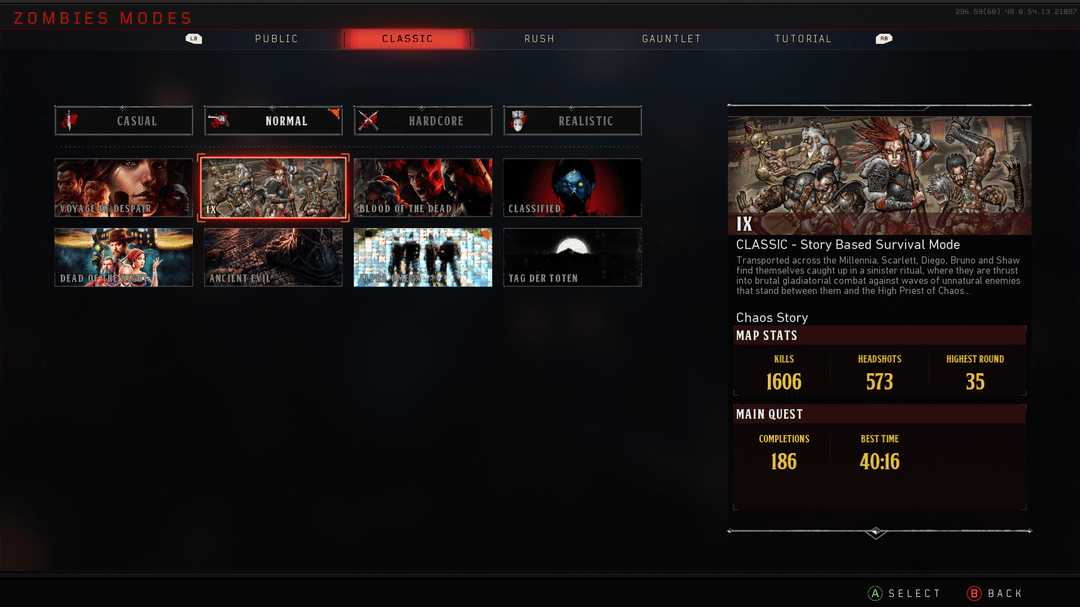Click the Alpha Omega map thumbnail
The height and width of the screenshot is (607, 1080).
pos(423,257)
